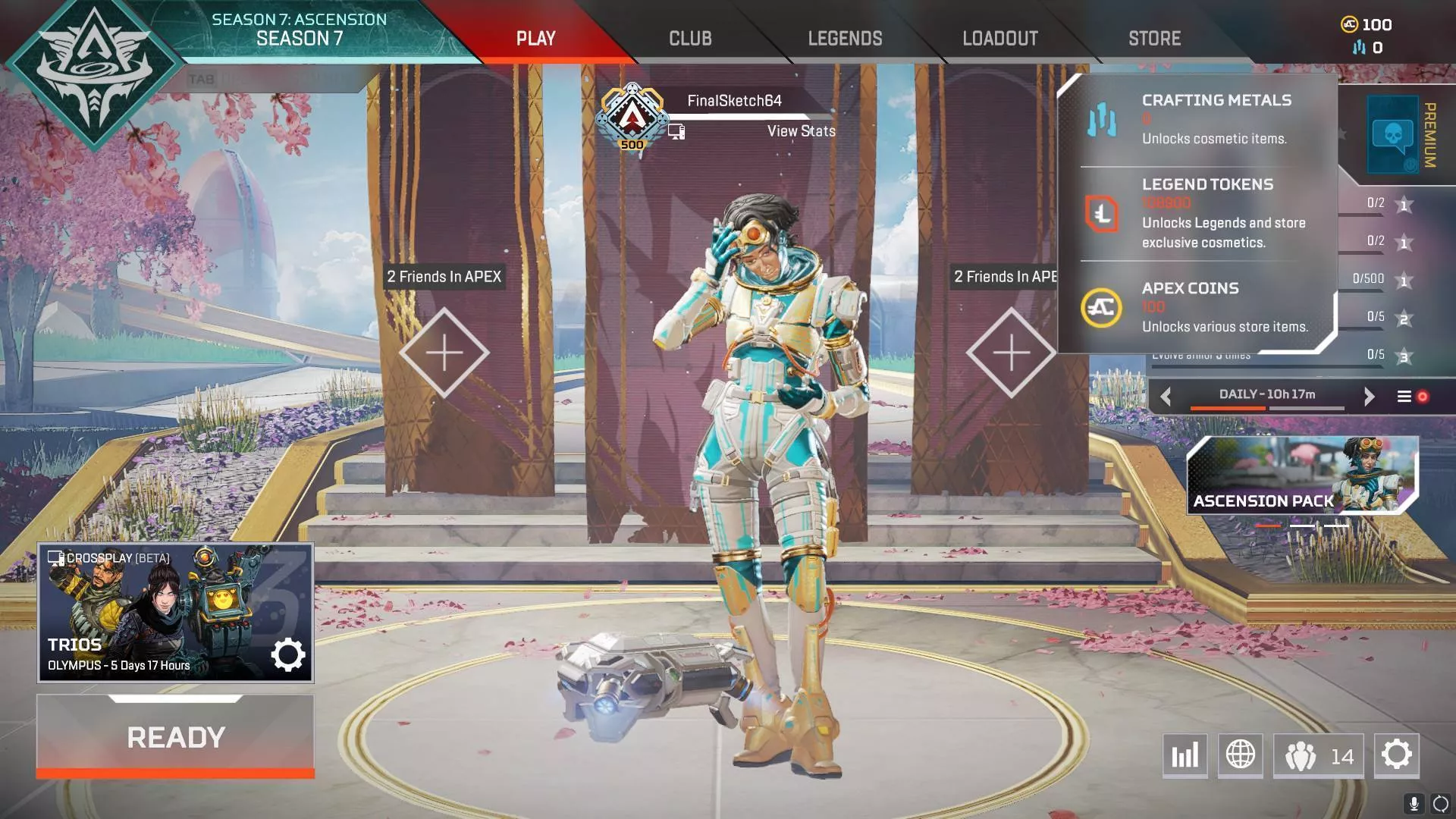
Task: Open the friends list showing 14
Action: click(x=1318, y=755)
